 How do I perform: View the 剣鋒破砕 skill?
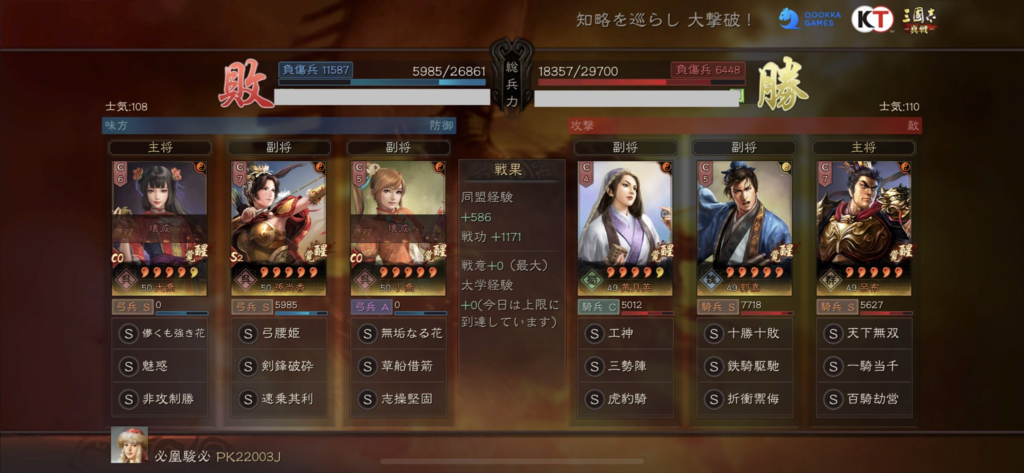pyautogui.click(x=279, y=366)
